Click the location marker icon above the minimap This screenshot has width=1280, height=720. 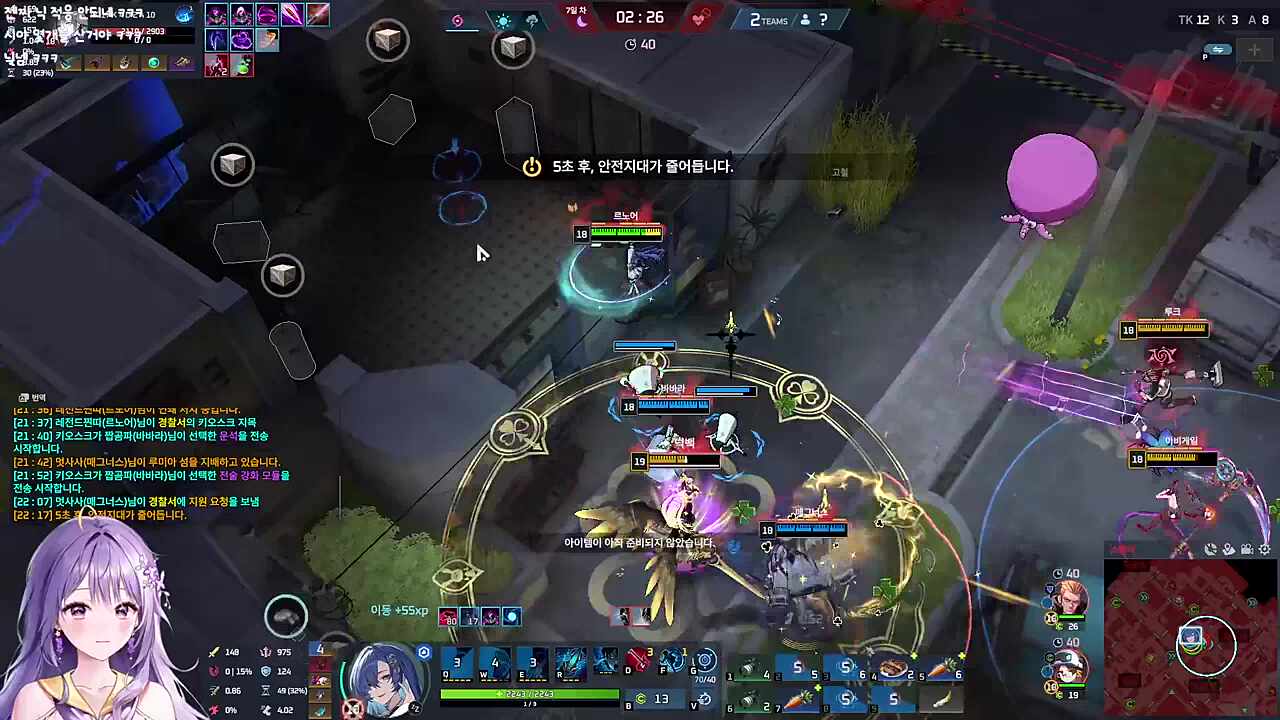(1229, 549)
